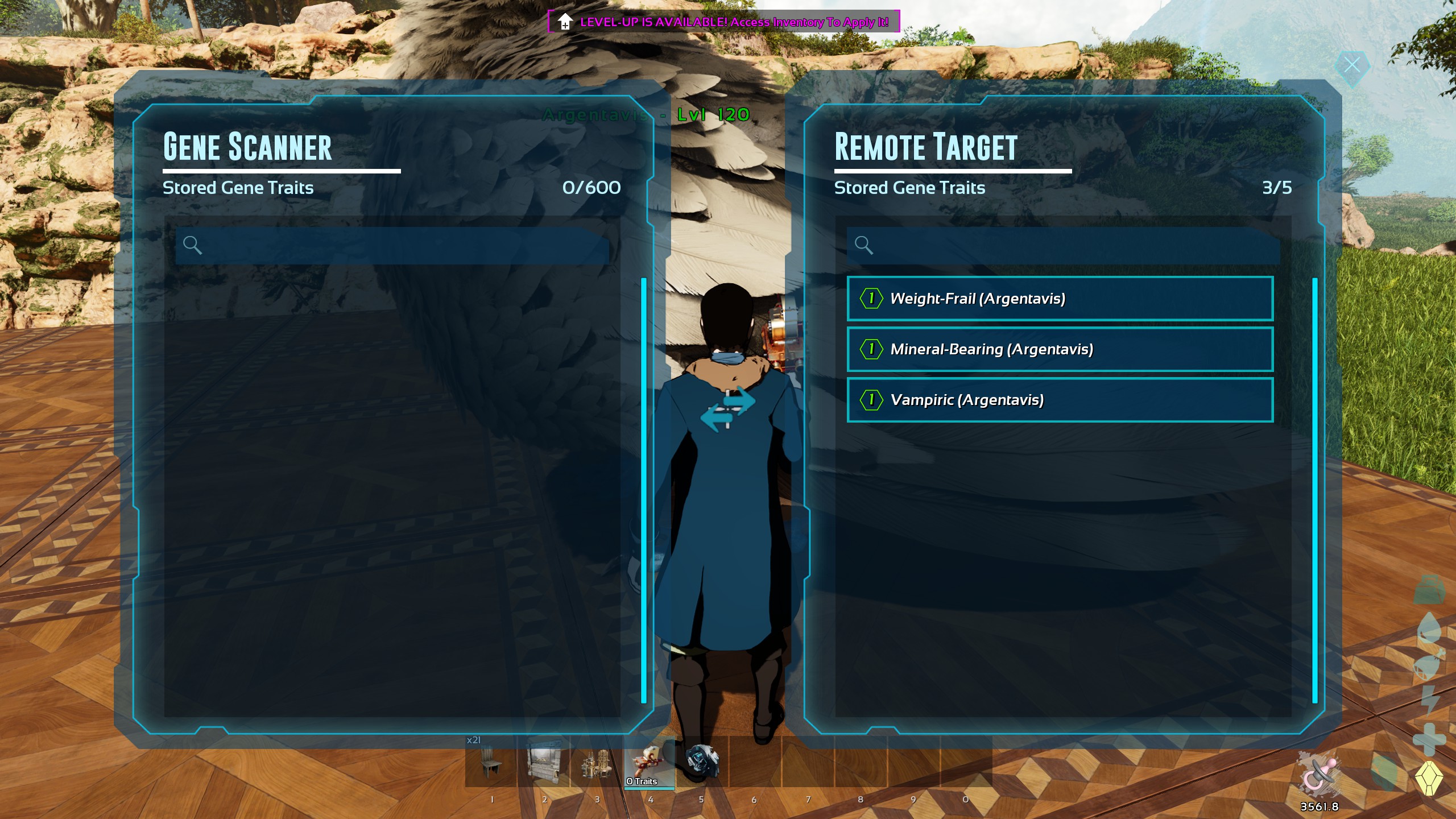The image size is (1456, 819).
Task: Close the Gene Scanner interface with the X
Action: point(1353,65)
